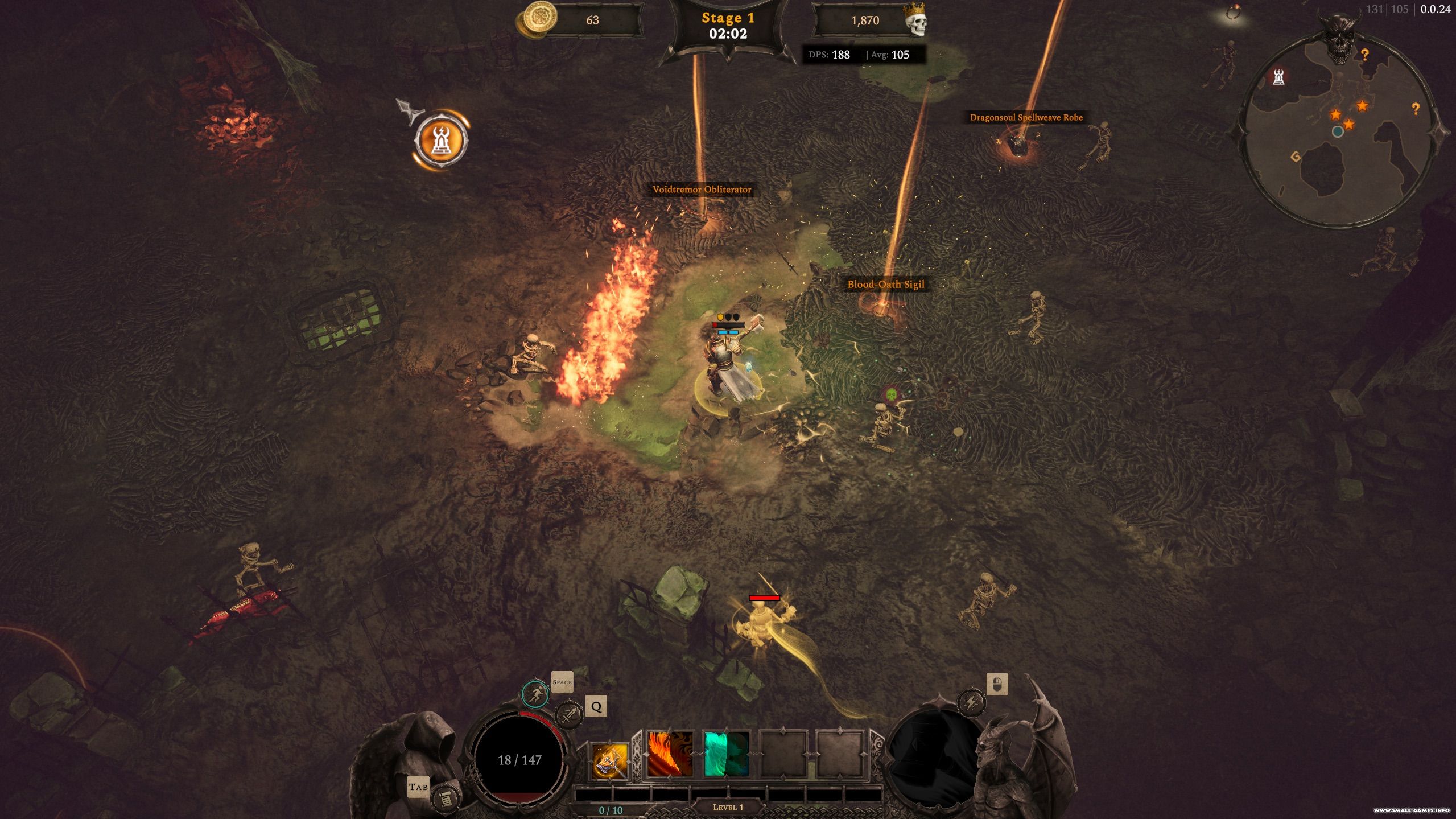Image resolution: width=1456 pixels, height=819 pixels.
Task: Click the spiral G marker on minimap
Action: 1296,157
